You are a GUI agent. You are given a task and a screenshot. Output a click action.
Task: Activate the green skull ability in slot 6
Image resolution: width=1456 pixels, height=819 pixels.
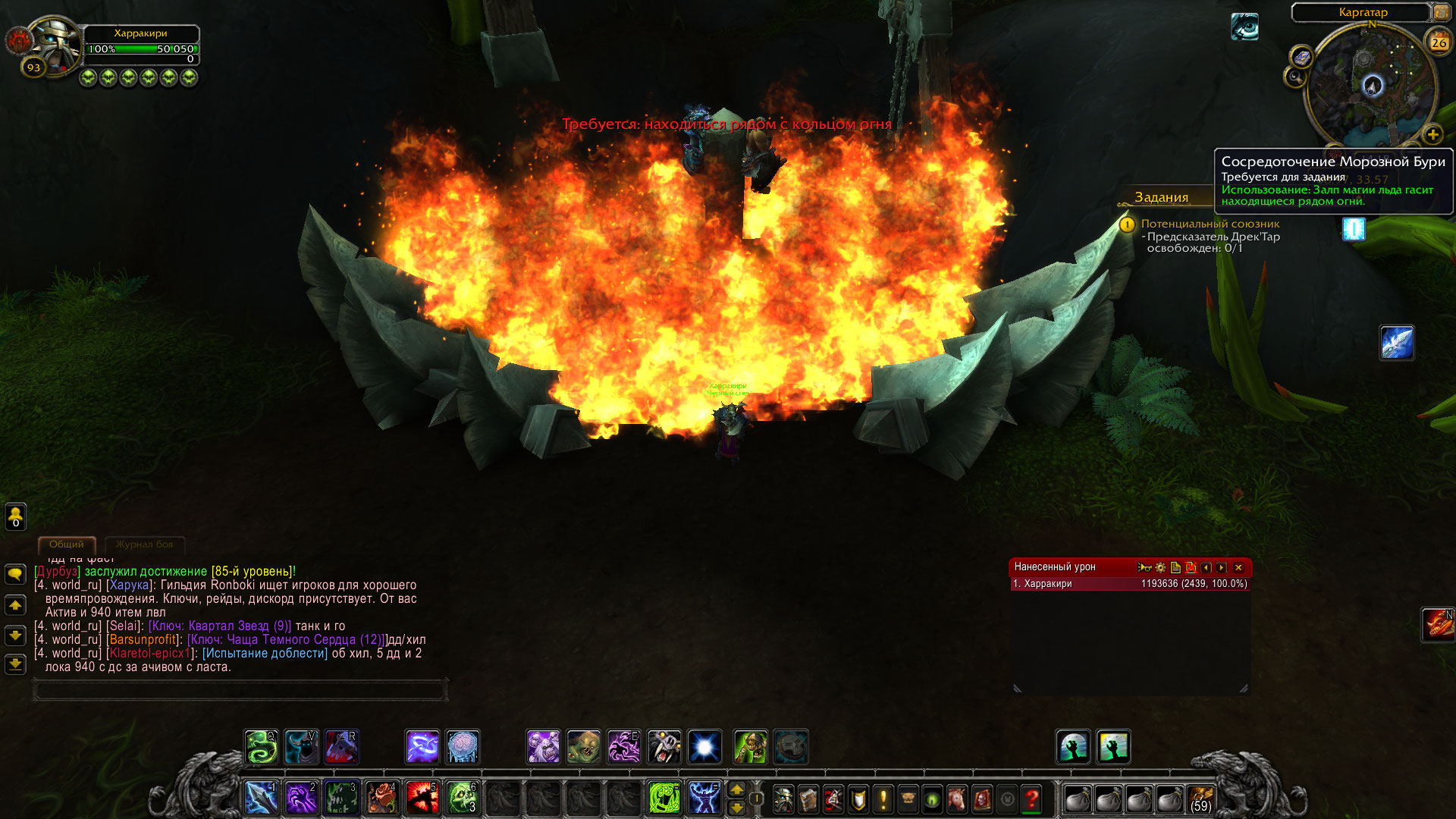462,798
